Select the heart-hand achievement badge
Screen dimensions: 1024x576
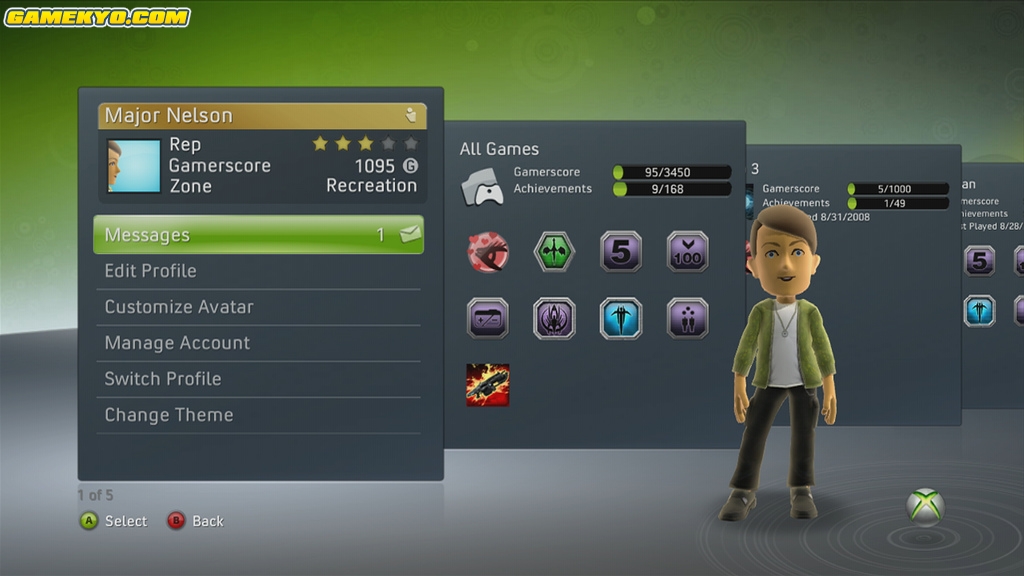click(x=488, y=251)
